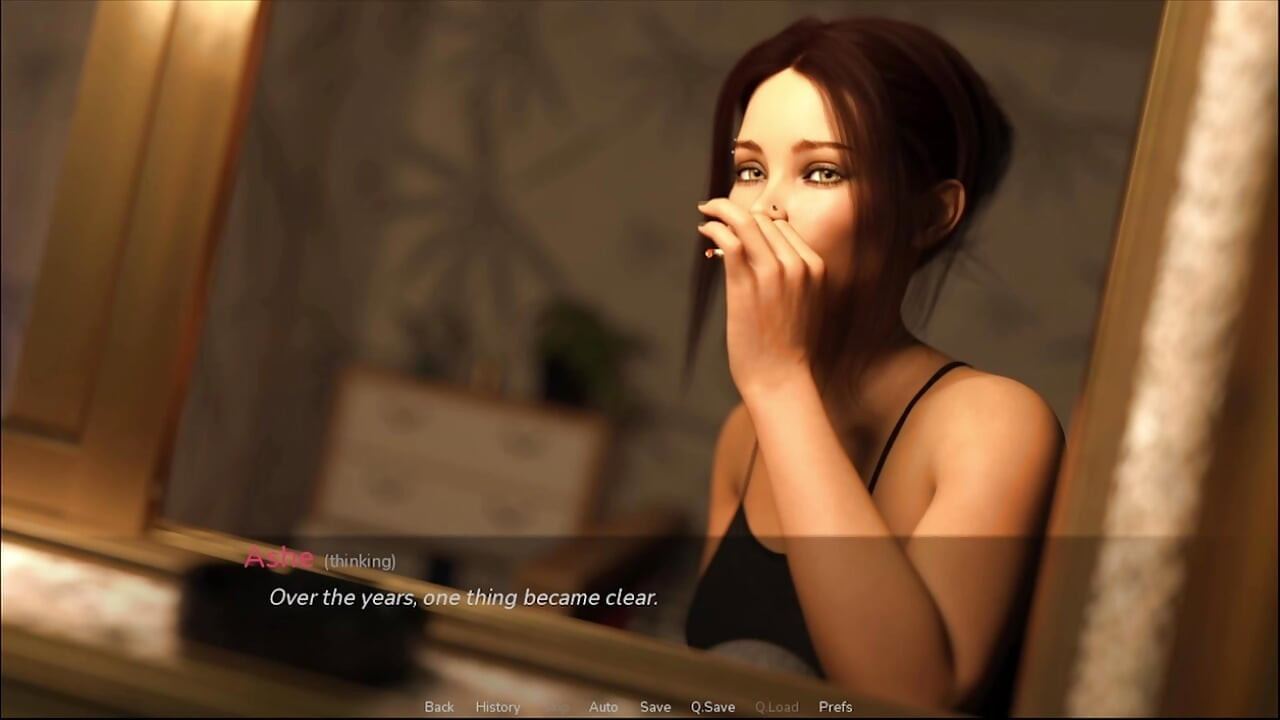Click Auto to stop auto-forwarding
This screenshot has height=720, width=1280.
603,707
